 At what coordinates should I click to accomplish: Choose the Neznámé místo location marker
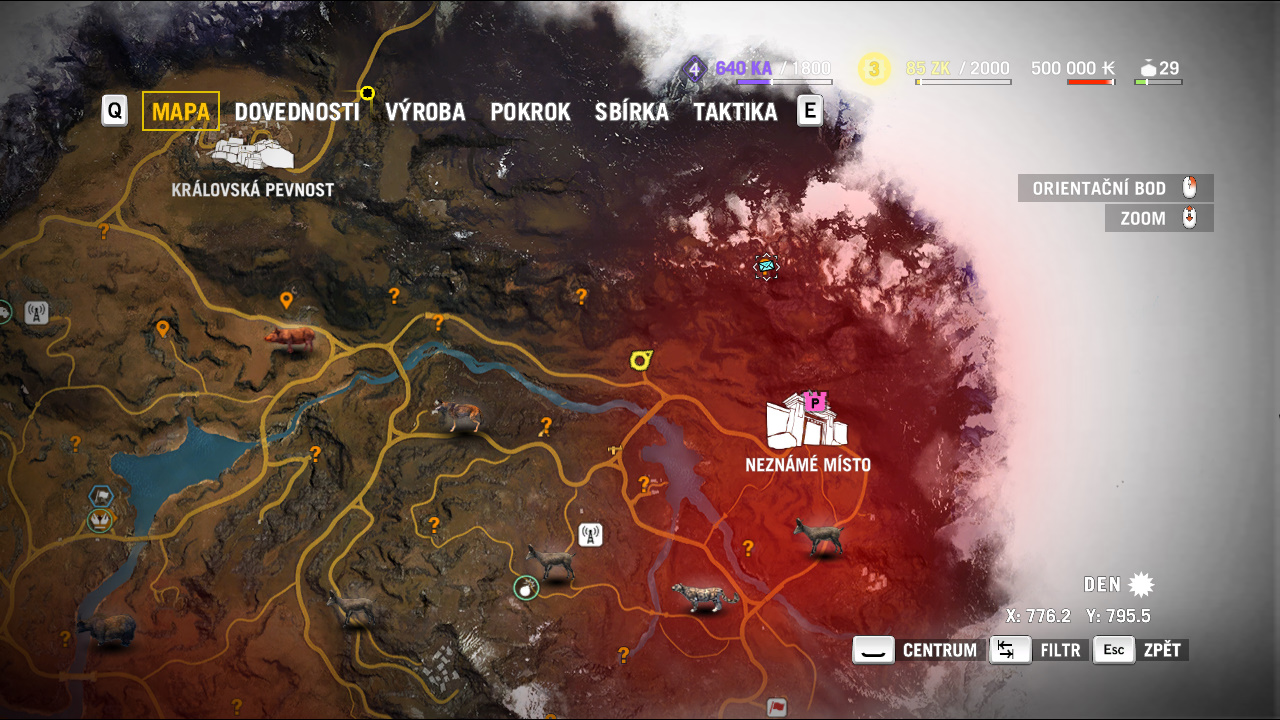(x=806, y=422)
